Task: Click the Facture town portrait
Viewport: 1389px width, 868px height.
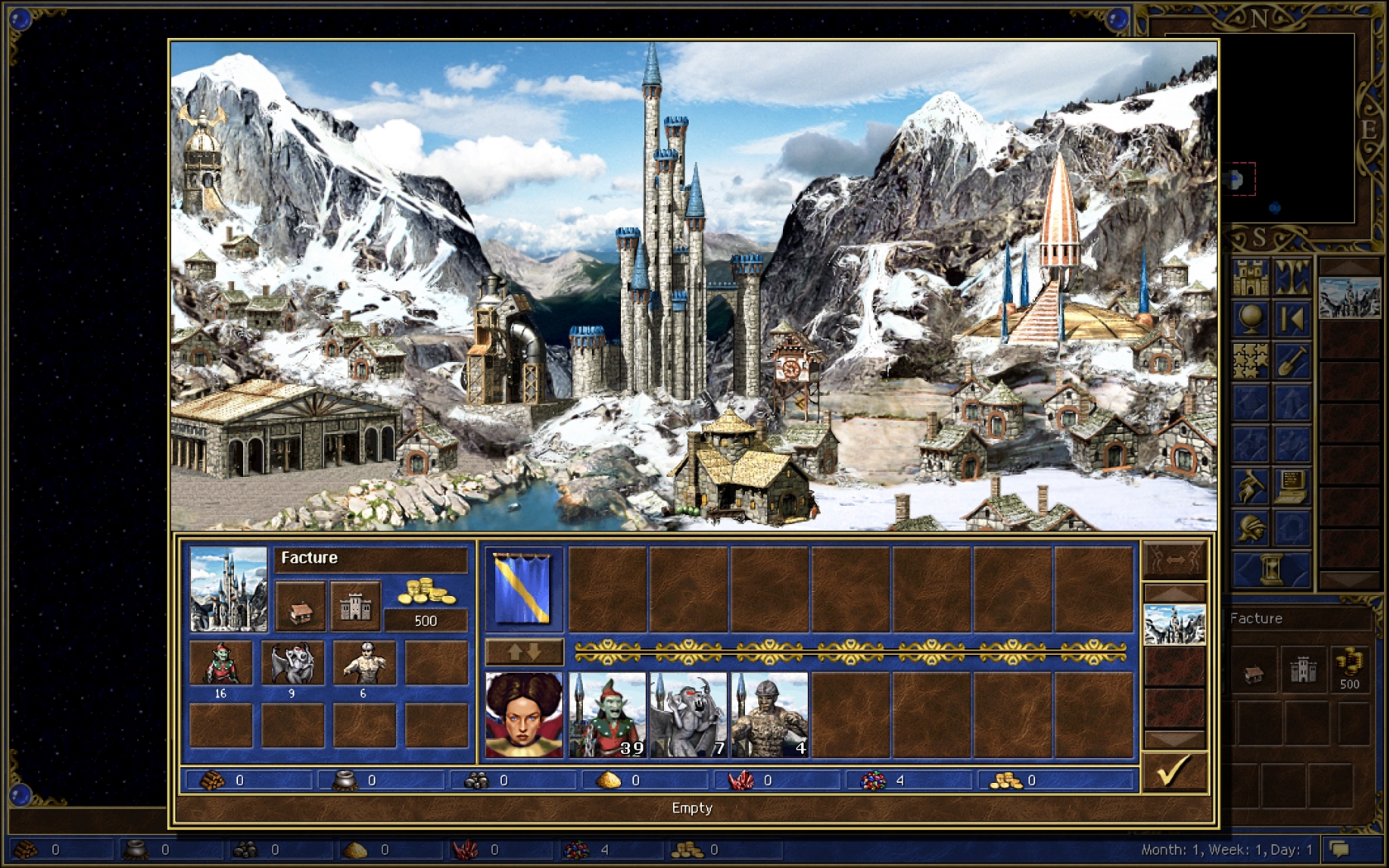Action: coord(228,589)
